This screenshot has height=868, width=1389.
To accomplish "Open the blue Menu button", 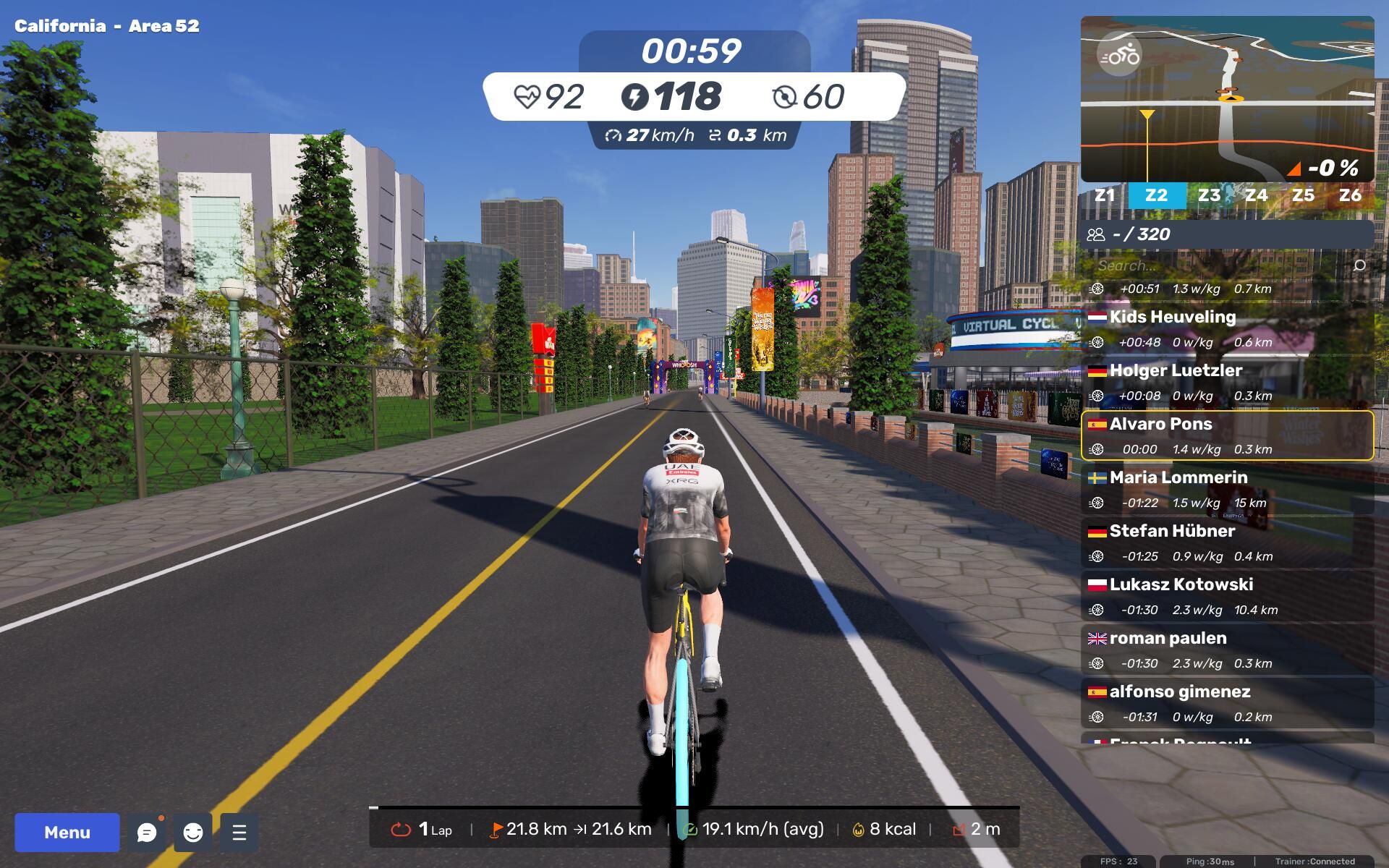I will pyautogui.click(x=67, y=832).
